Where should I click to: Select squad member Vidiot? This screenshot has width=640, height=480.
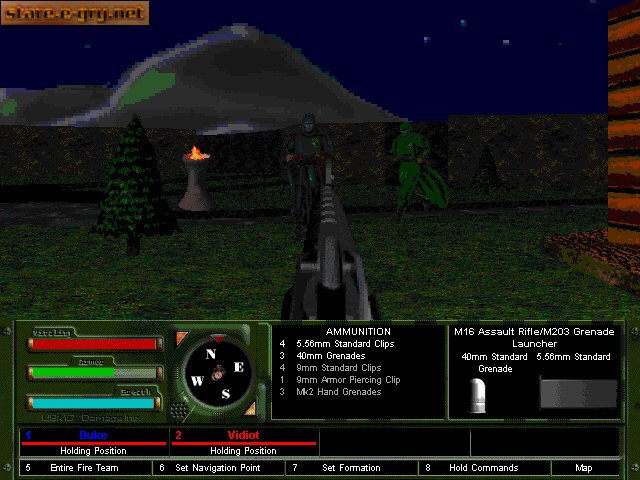(244, 436)
